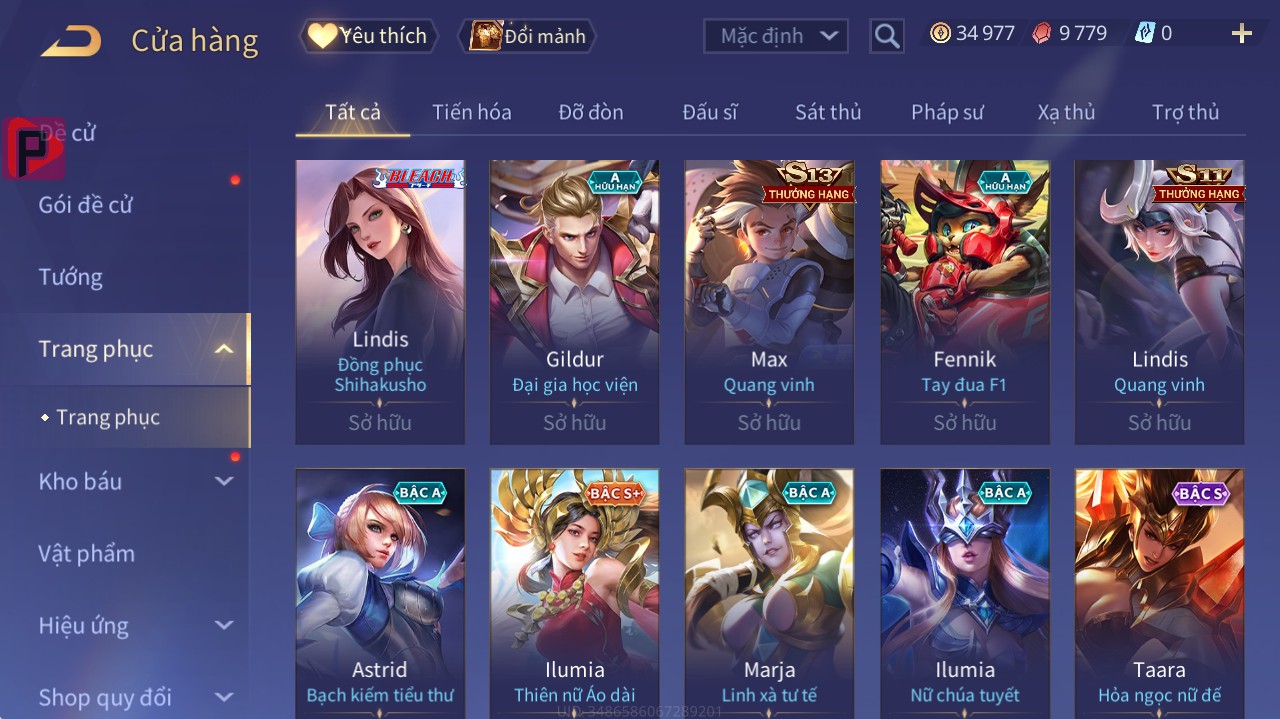
Task: Open the Vật phẩm items section
Action: 86,553
